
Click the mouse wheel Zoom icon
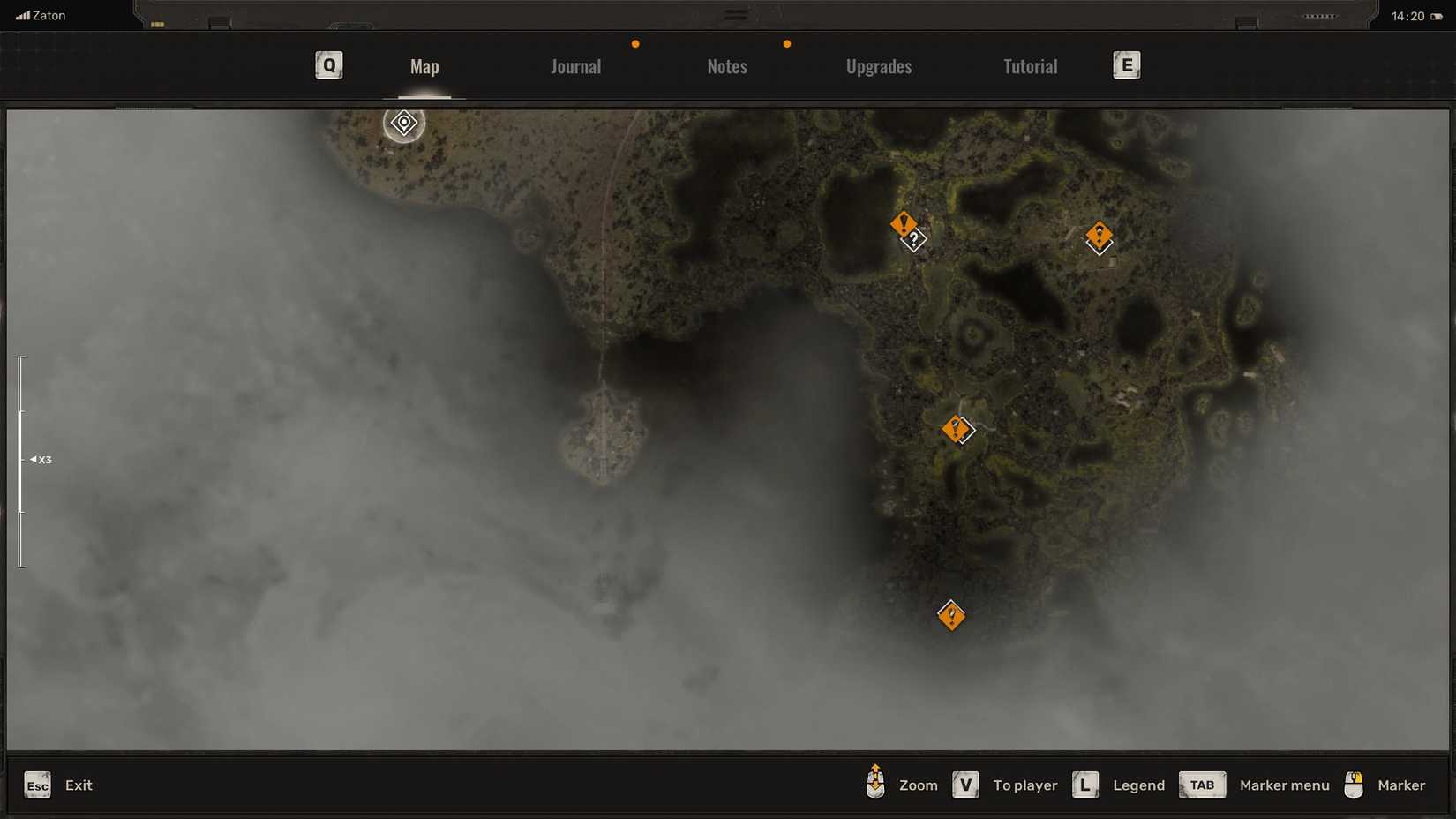coord(874,784)
